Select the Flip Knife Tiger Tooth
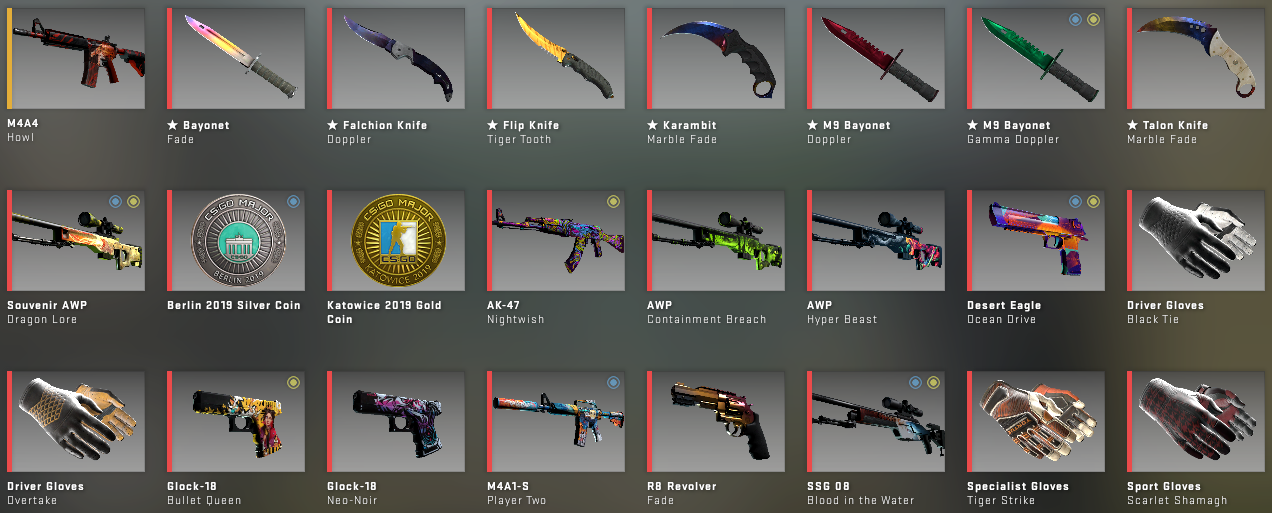The width and height of the screenshot is (1272, 513). coord(556,58)
